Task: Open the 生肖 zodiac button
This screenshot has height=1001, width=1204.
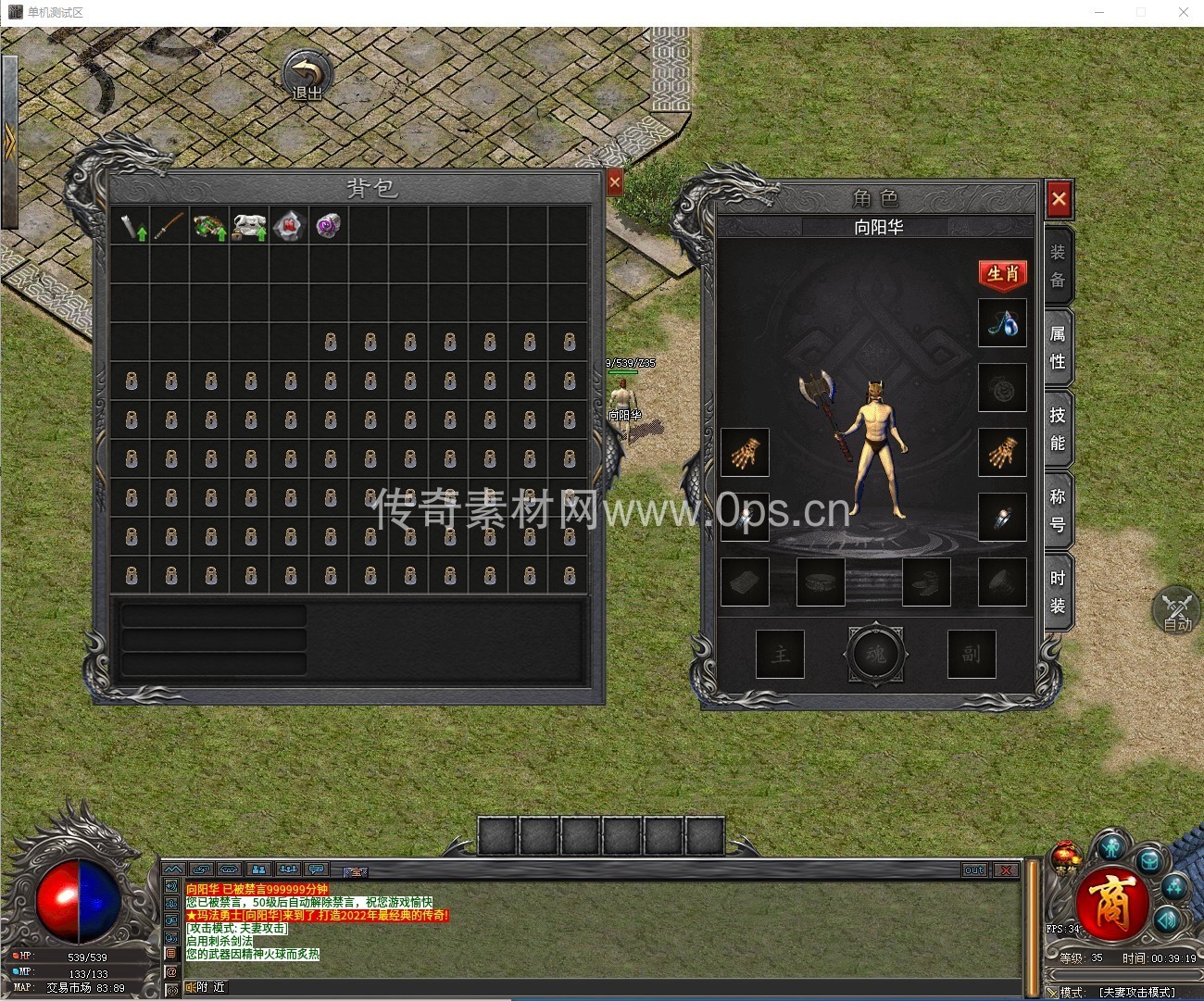Action: point(1003,274)
